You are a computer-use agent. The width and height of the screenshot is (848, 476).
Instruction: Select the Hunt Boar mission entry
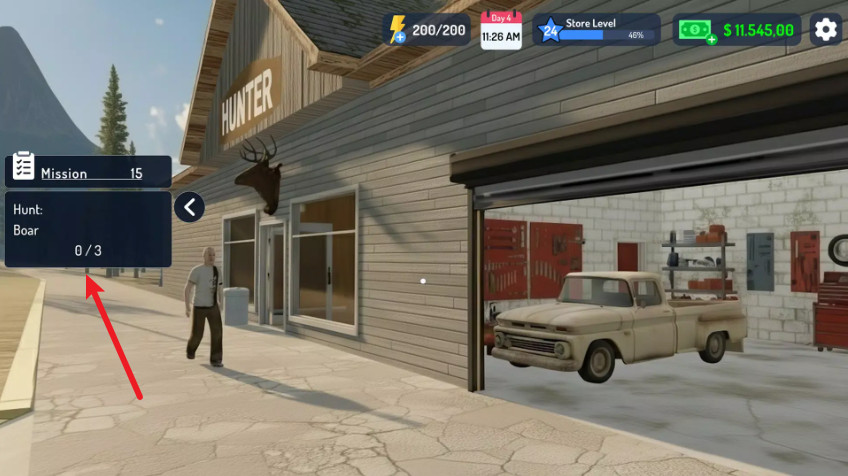(88, 230)
